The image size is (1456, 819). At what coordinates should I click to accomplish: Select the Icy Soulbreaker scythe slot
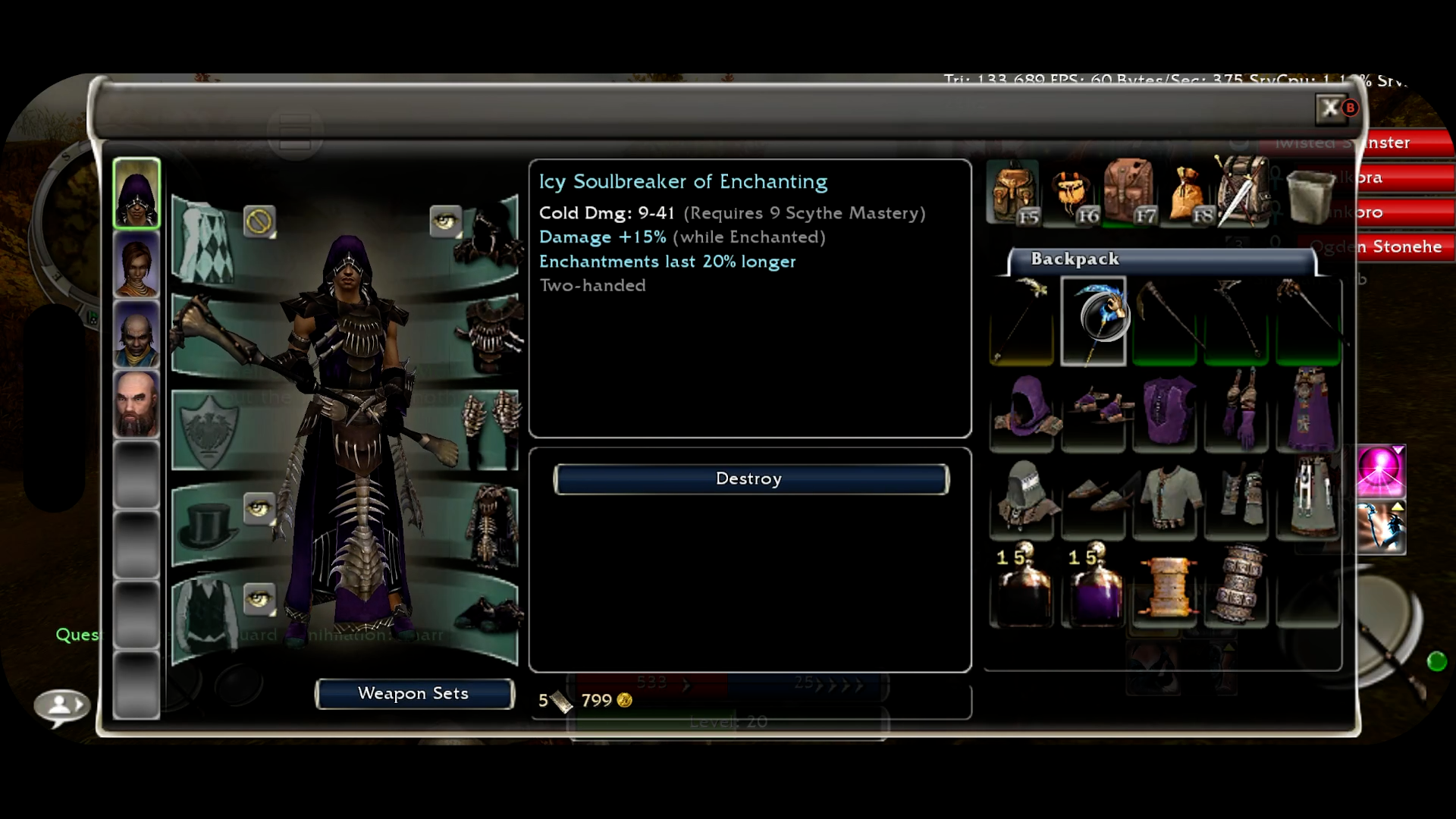pyautogui.click(x=1093, y=321)
